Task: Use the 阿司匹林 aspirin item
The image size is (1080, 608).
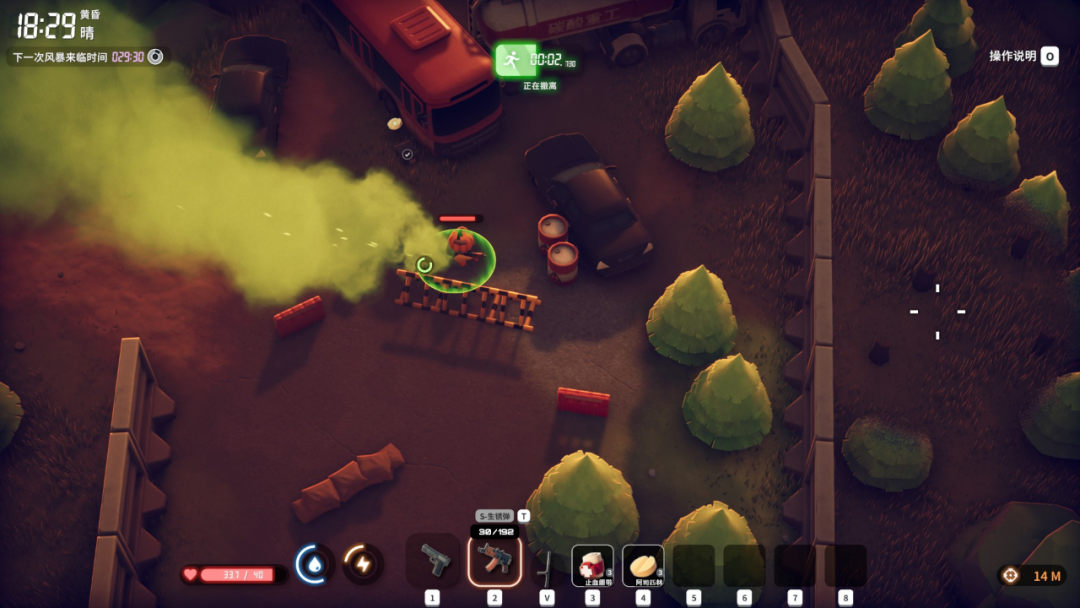Action: [643, 565]
